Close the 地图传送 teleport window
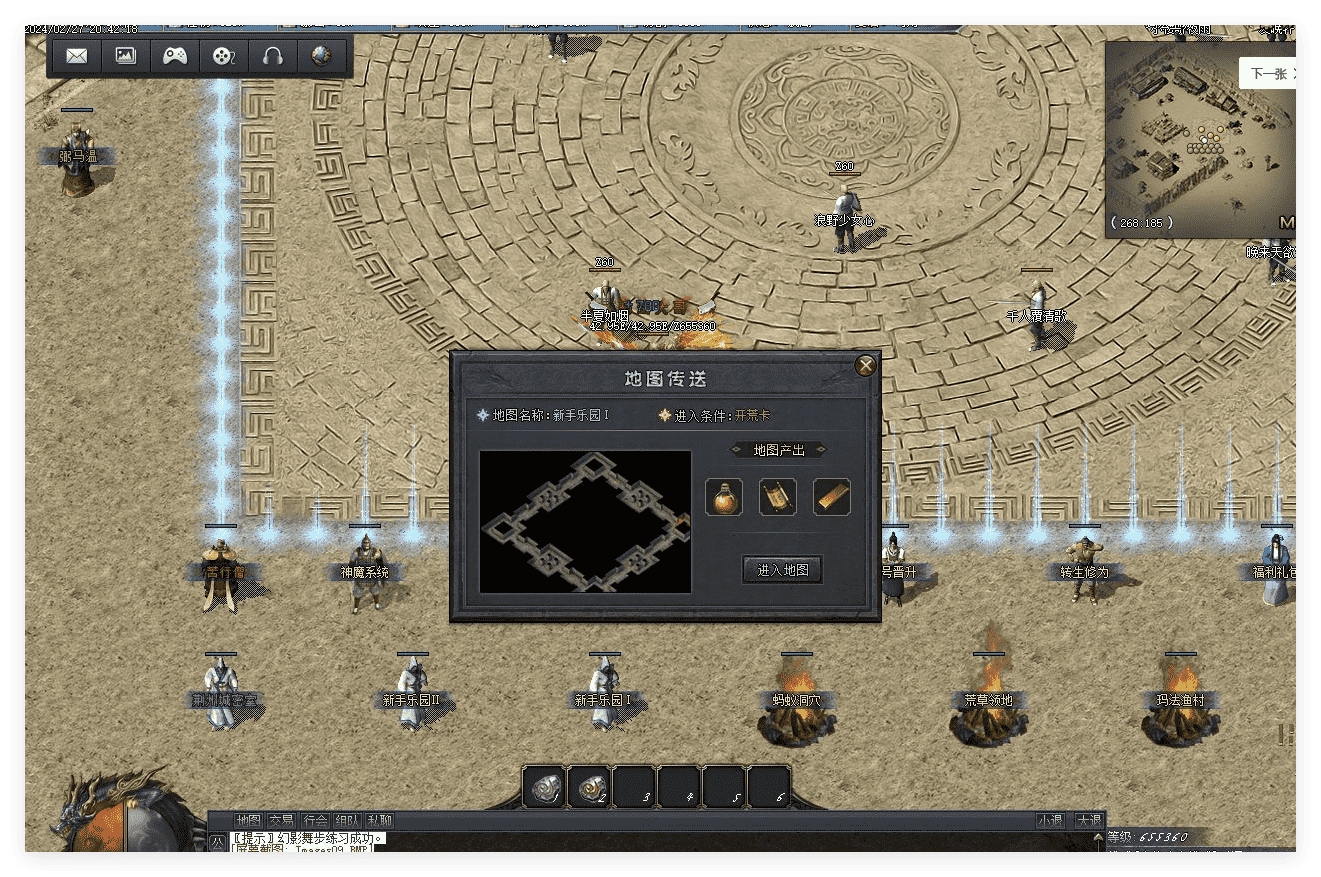 [866, 366]
